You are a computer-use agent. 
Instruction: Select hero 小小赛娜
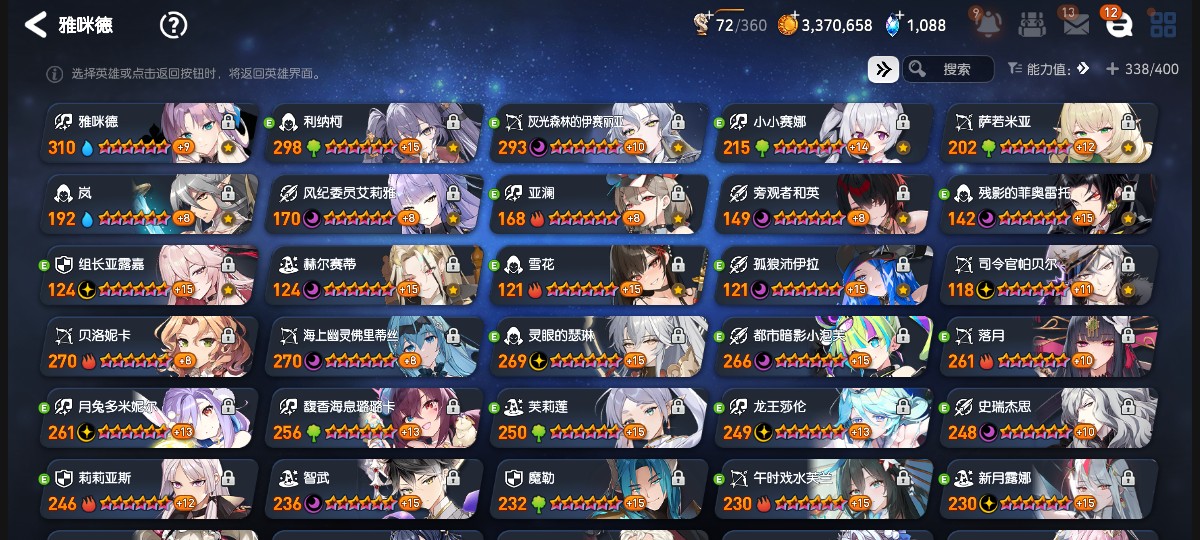(x=824, y=133)
